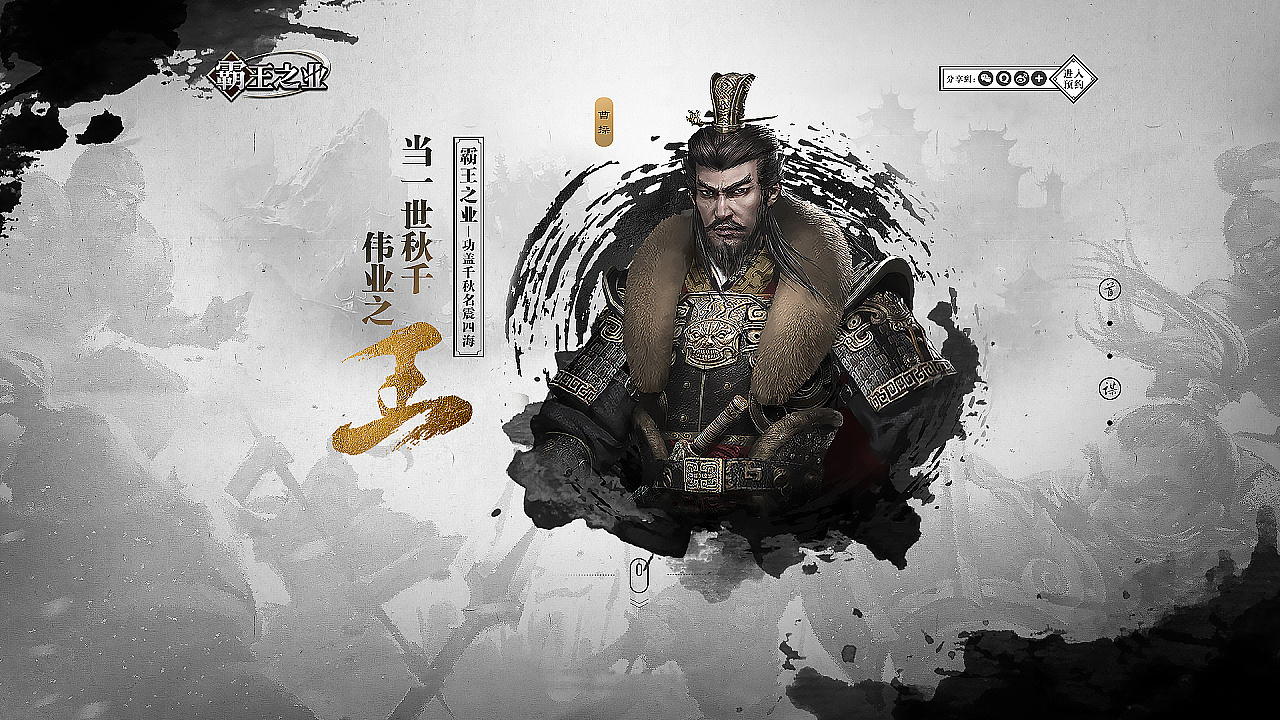
Task: Click the 进入预约 pre-registration diamond button
Action: click(x=1074, y=78)
